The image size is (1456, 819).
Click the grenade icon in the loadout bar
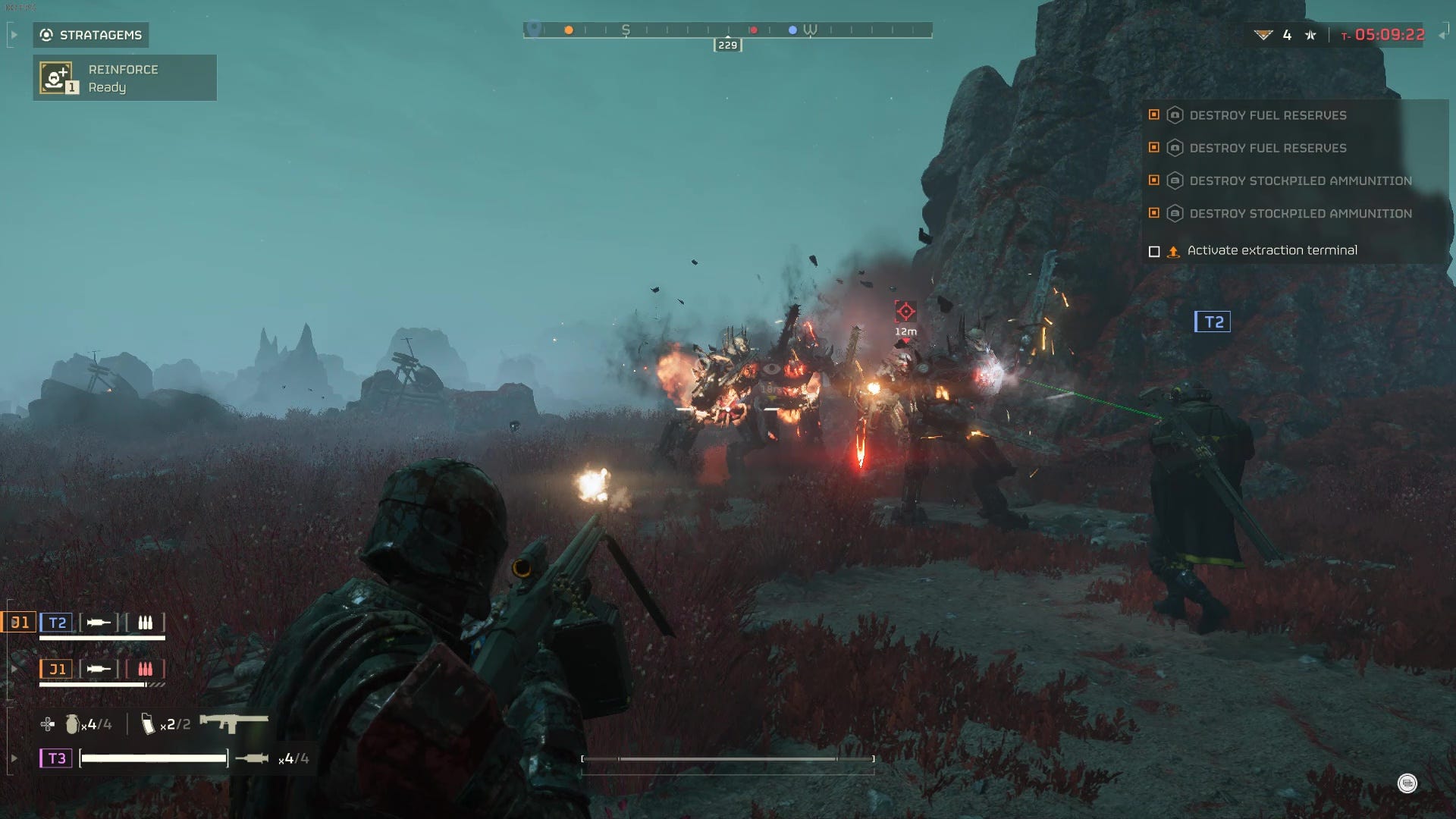pyautogui.click(x=72, y=724)
